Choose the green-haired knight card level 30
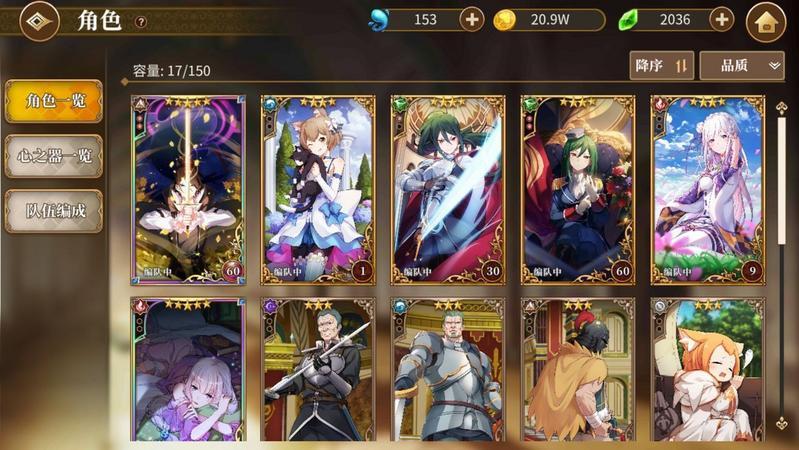 pos(448,189)
